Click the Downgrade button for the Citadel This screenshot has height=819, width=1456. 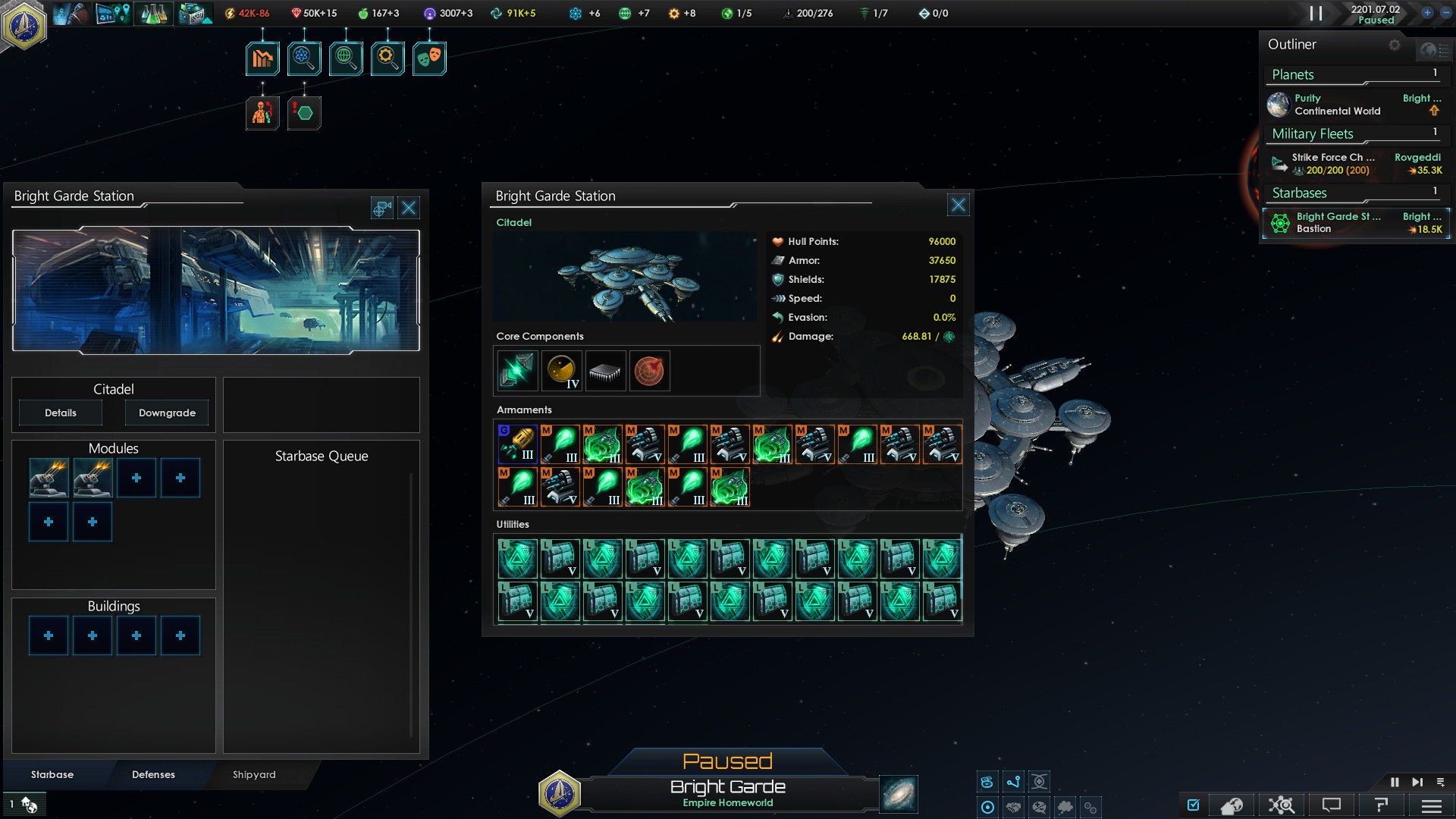166,413
